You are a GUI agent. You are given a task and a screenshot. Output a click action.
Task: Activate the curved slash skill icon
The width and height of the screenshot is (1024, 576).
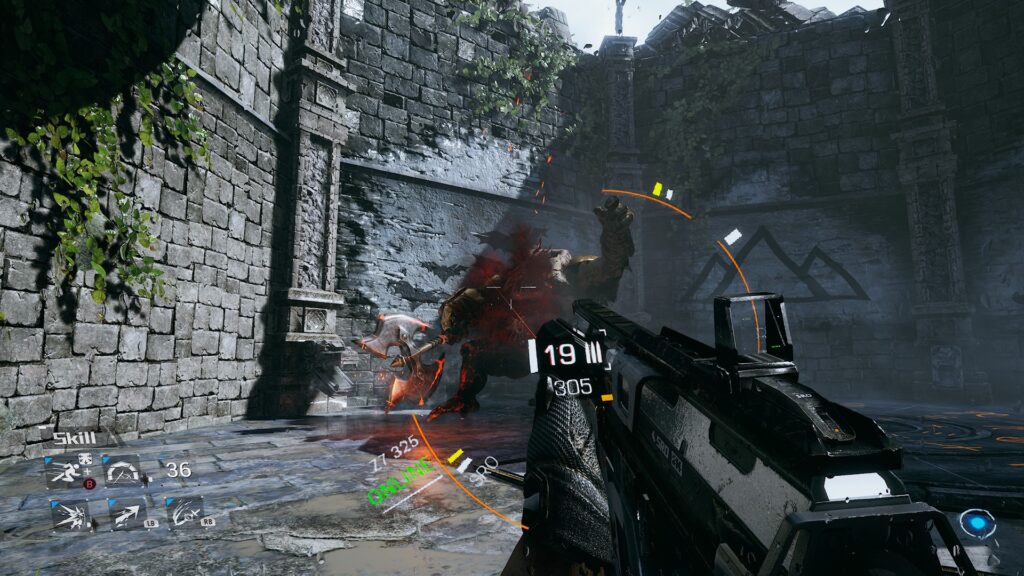pyautogui.click(x=185, y=514)
